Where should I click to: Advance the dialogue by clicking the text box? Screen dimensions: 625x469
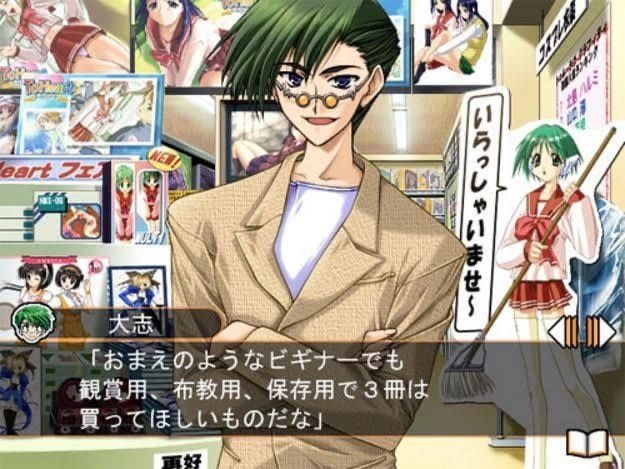(300, 390)
